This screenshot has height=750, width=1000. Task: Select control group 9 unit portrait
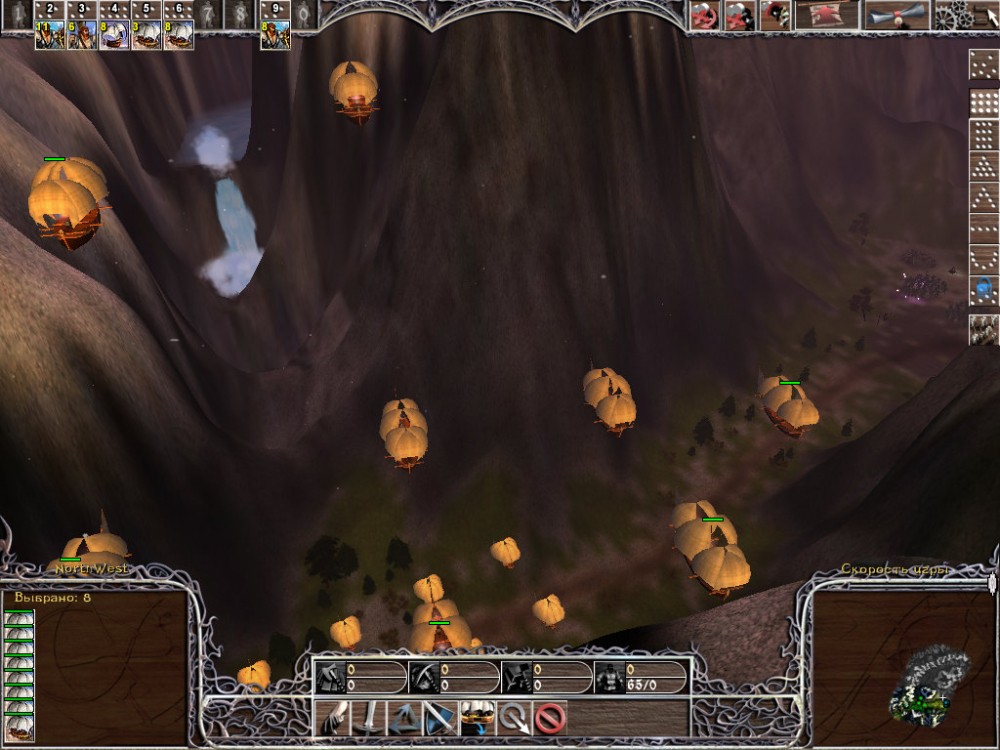click(275, 35)
